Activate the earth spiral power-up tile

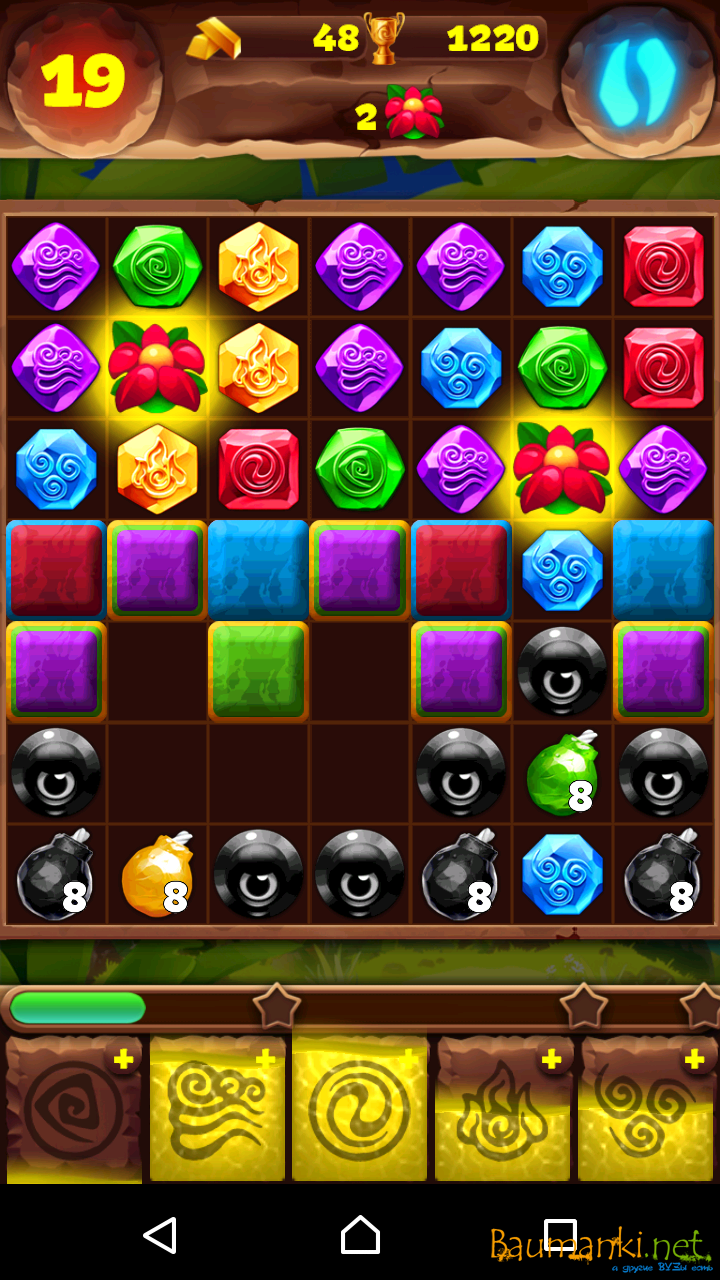pos(74,1110)
